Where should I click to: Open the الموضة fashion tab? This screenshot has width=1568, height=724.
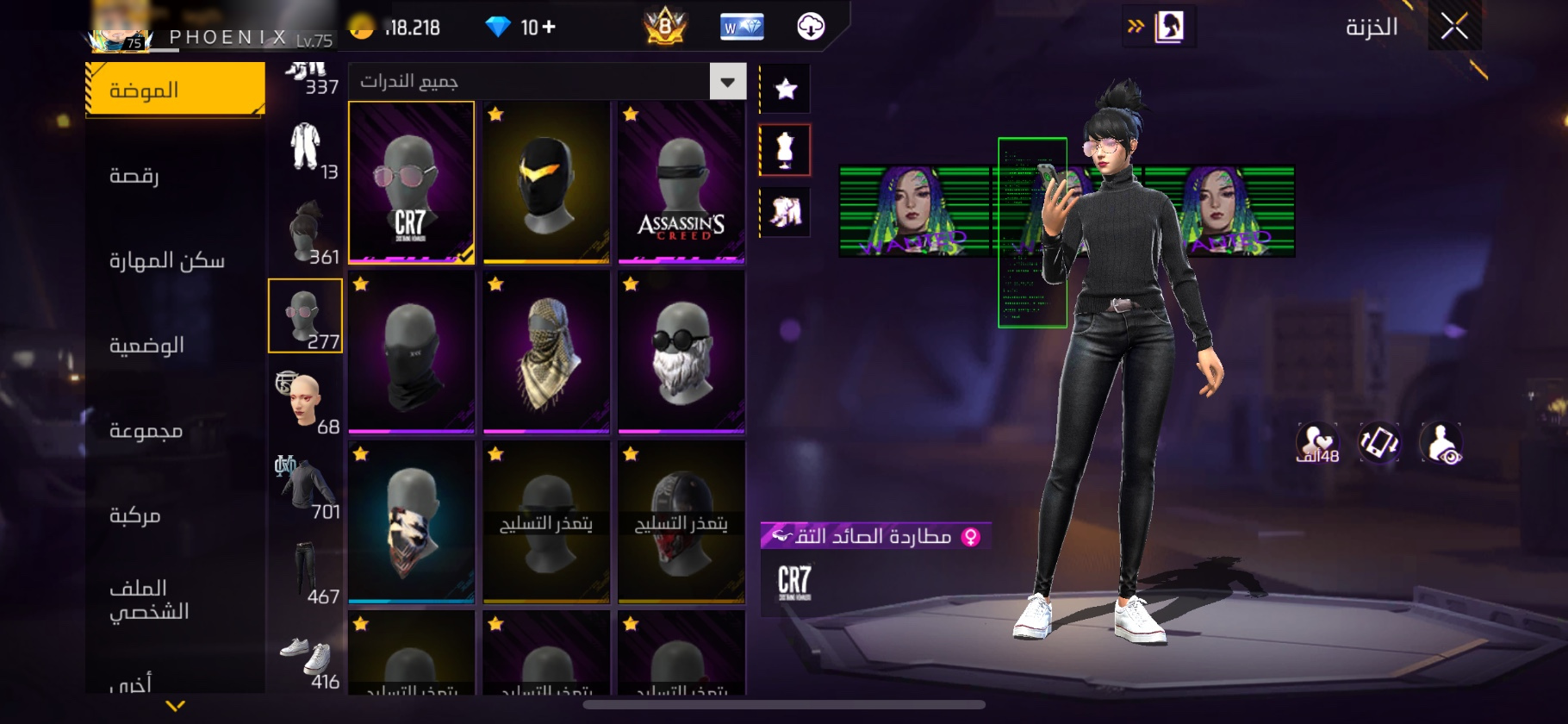click(175, 90)
